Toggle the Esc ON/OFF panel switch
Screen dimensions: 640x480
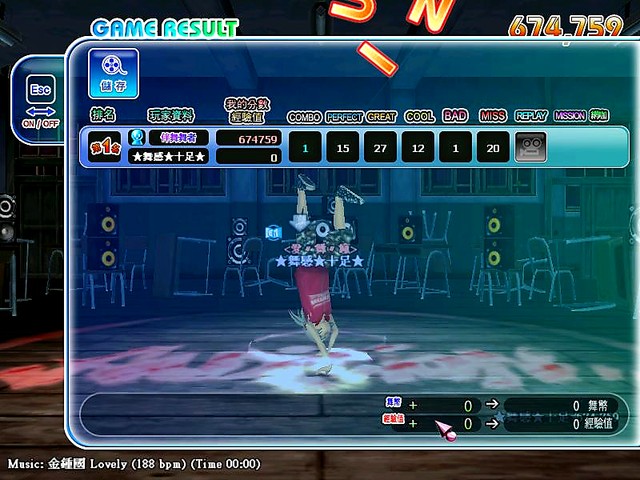[39, 101]
